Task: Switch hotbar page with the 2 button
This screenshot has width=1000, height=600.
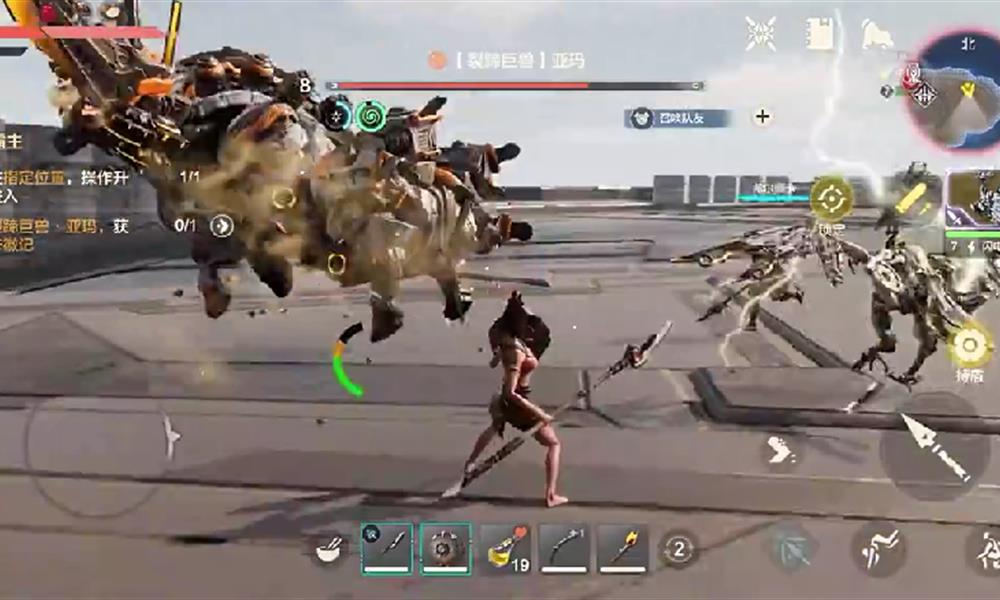Action: click(x=679, y=548)
